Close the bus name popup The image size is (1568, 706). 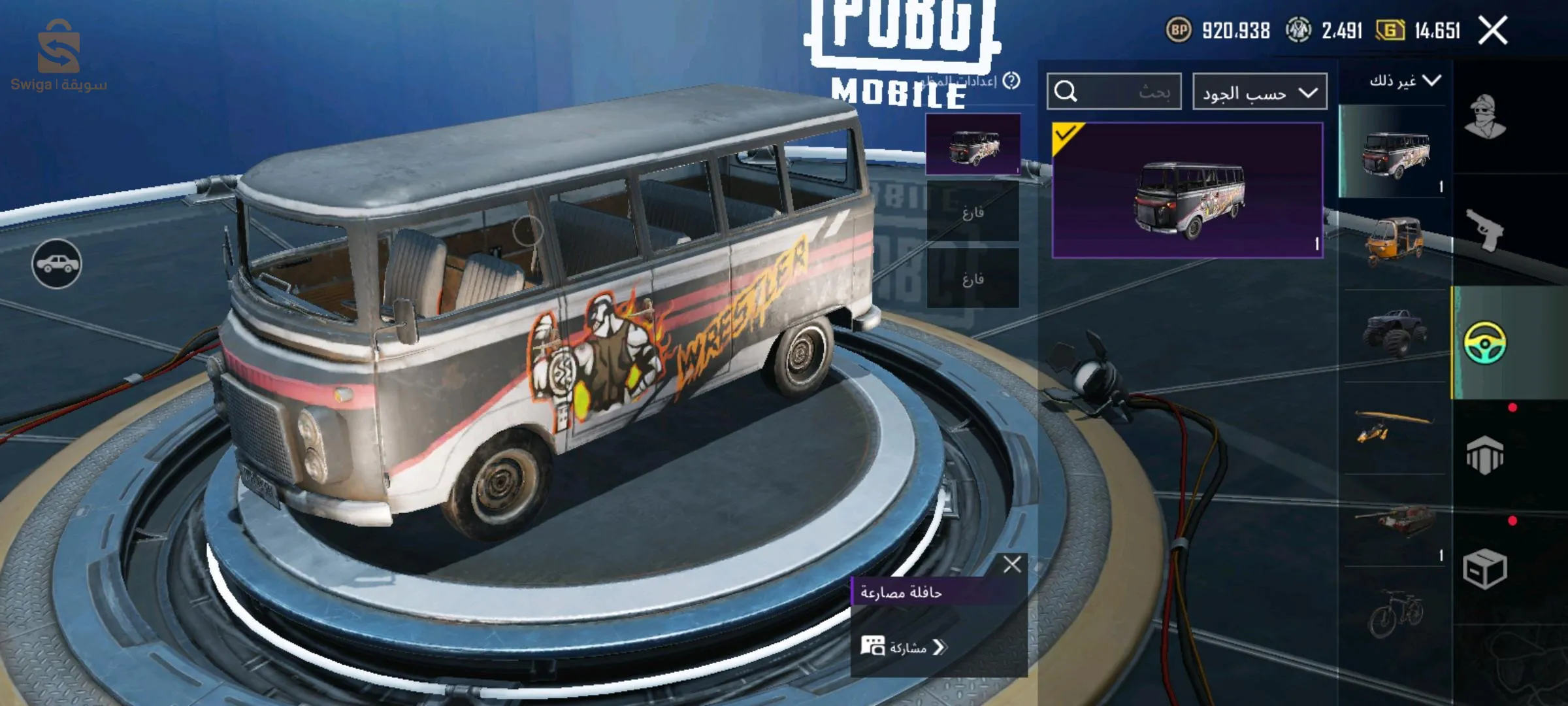[1012, 564]
